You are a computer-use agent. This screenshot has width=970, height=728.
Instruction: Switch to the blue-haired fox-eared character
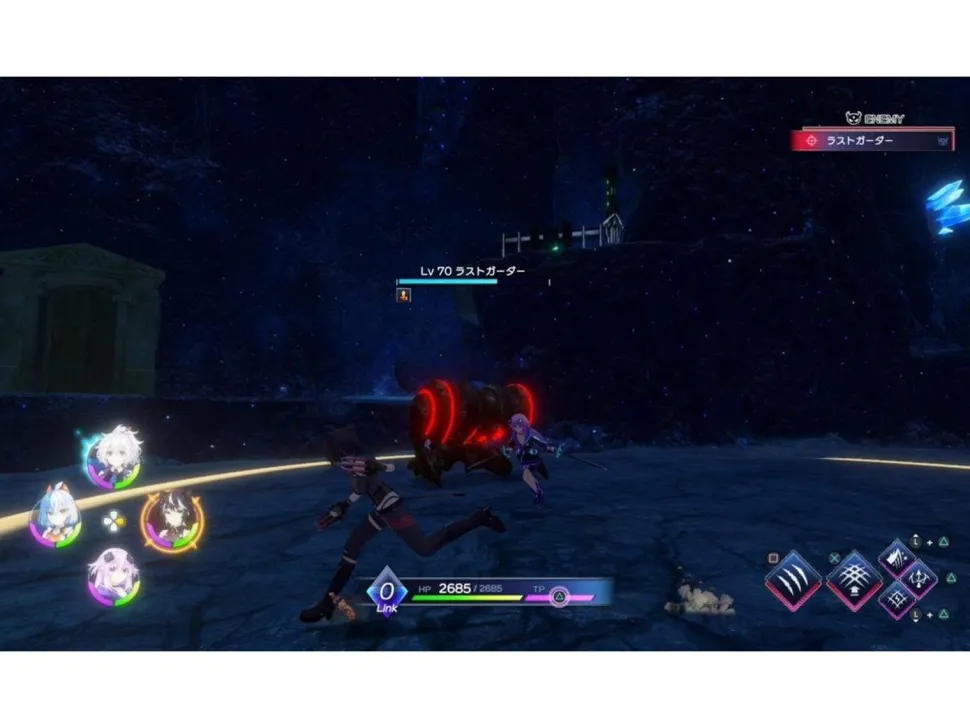point(56,517)
